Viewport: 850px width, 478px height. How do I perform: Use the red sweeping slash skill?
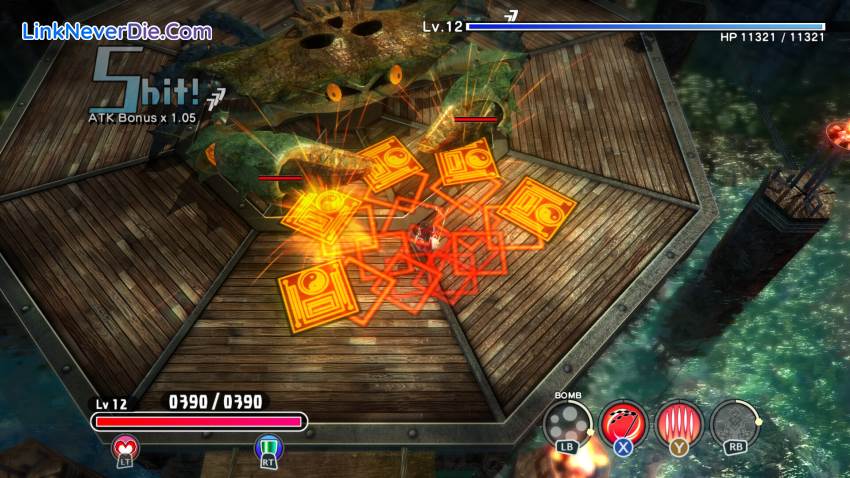623,422
